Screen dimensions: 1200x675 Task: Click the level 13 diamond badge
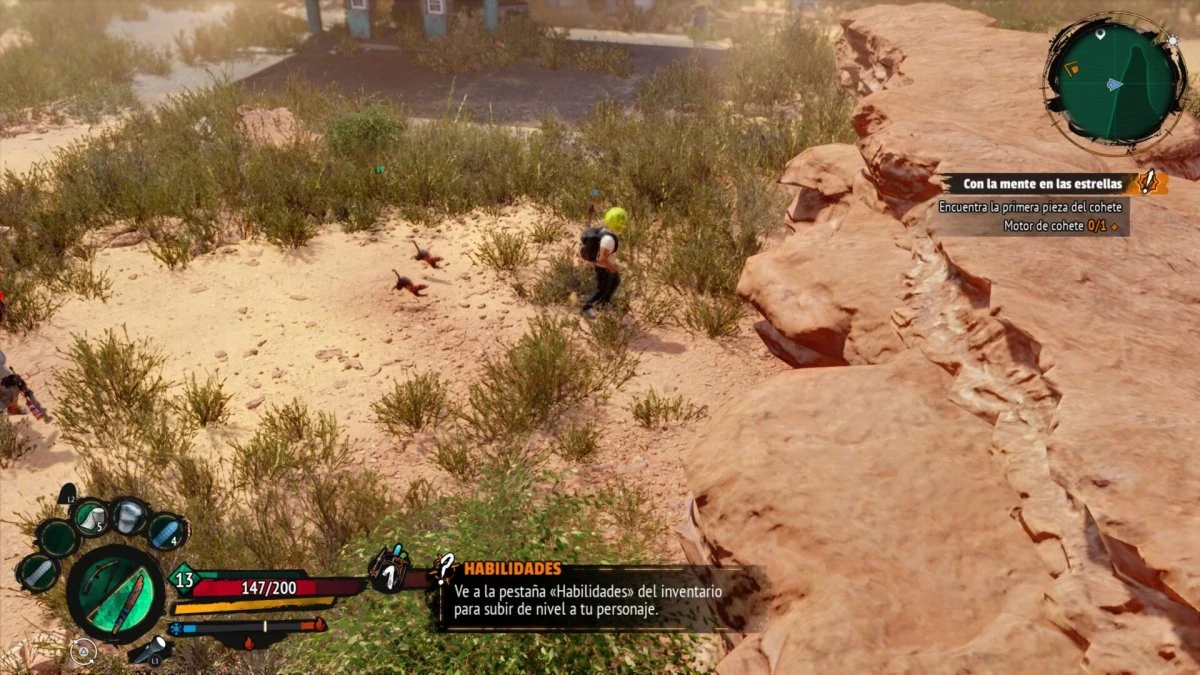coord(183,578)
